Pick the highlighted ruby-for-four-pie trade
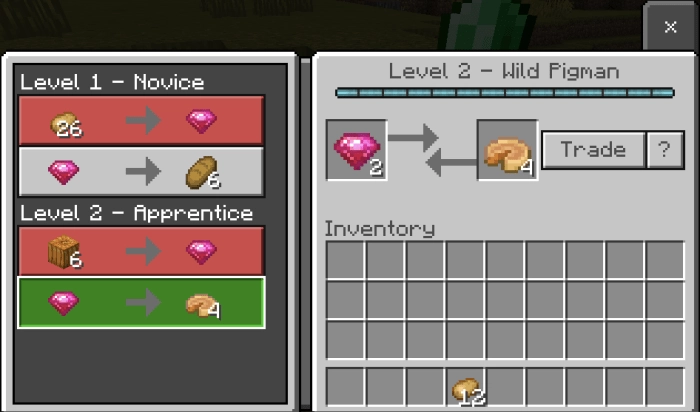 coord(141,303)
